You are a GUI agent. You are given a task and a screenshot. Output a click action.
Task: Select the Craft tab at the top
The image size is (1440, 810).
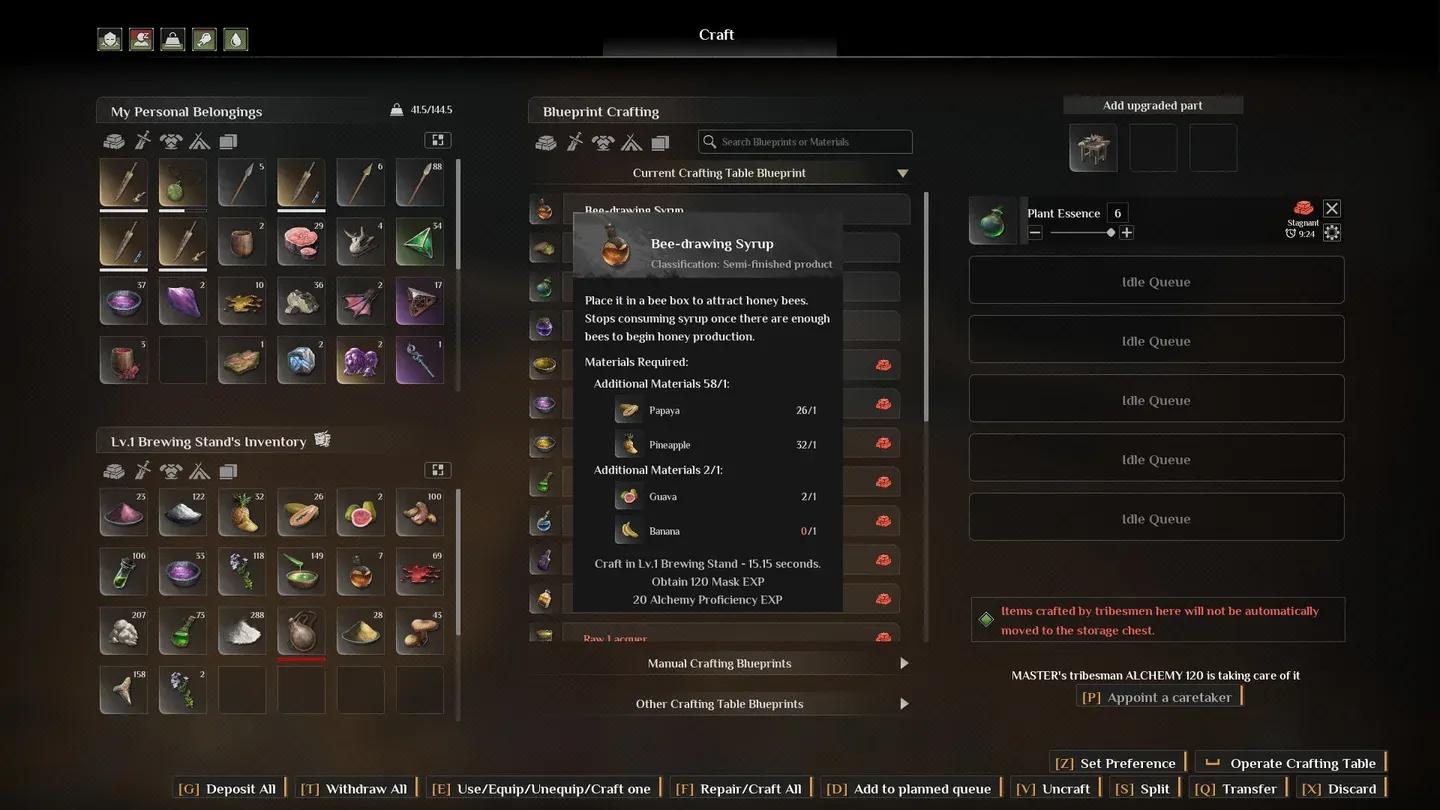pyautogui.click(x=717, y=34)
